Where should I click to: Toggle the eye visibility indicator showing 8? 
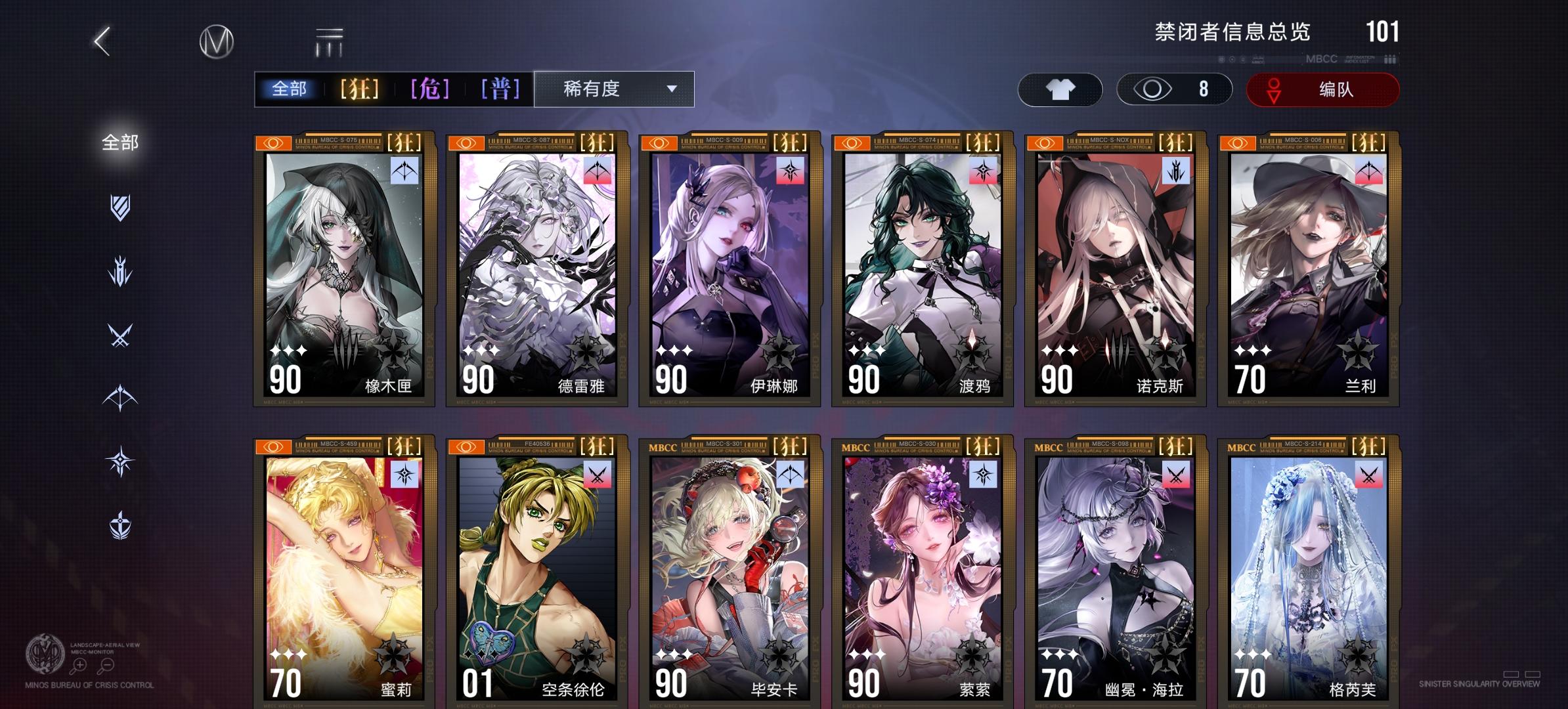coord(1174,90)
